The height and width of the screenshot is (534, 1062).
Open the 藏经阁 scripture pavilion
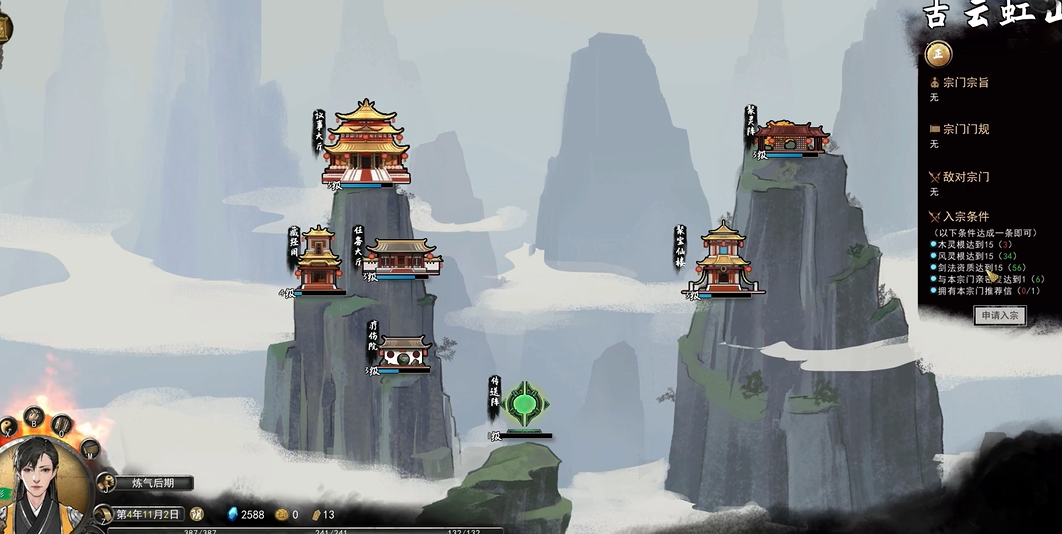(x=318, y=260)
